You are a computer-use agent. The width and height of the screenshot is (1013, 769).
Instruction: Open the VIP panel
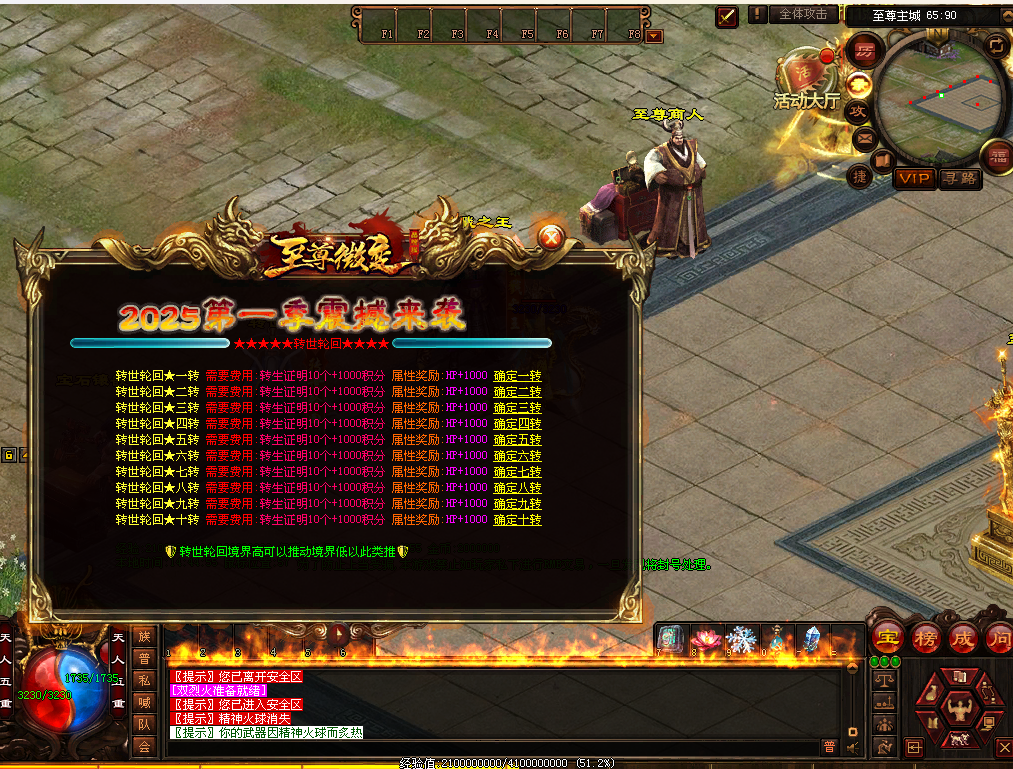click(x=914, y=178)
